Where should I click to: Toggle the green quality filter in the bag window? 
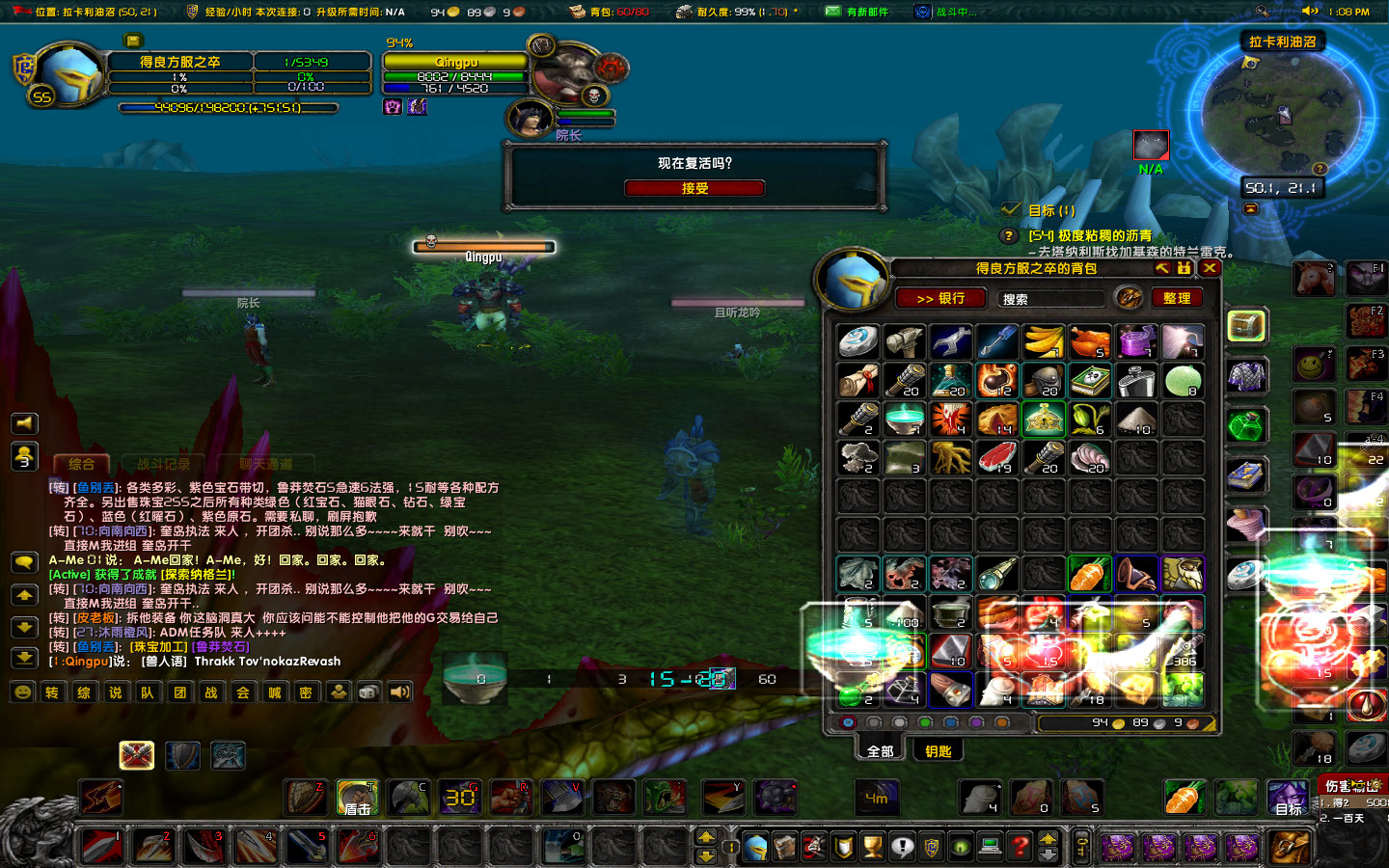(x=925, y=721)
